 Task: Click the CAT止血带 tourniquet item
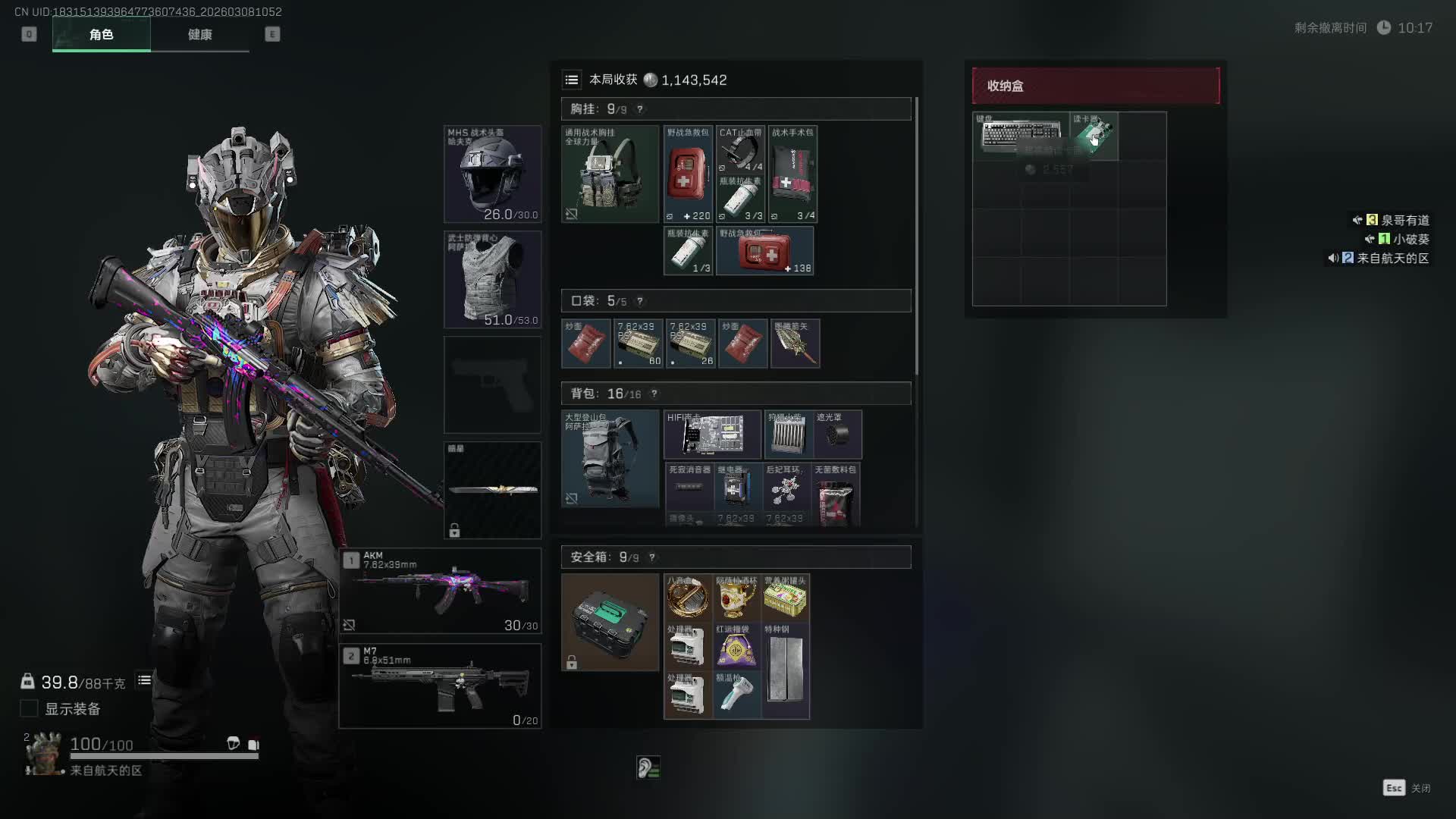(x=740, y=149)
